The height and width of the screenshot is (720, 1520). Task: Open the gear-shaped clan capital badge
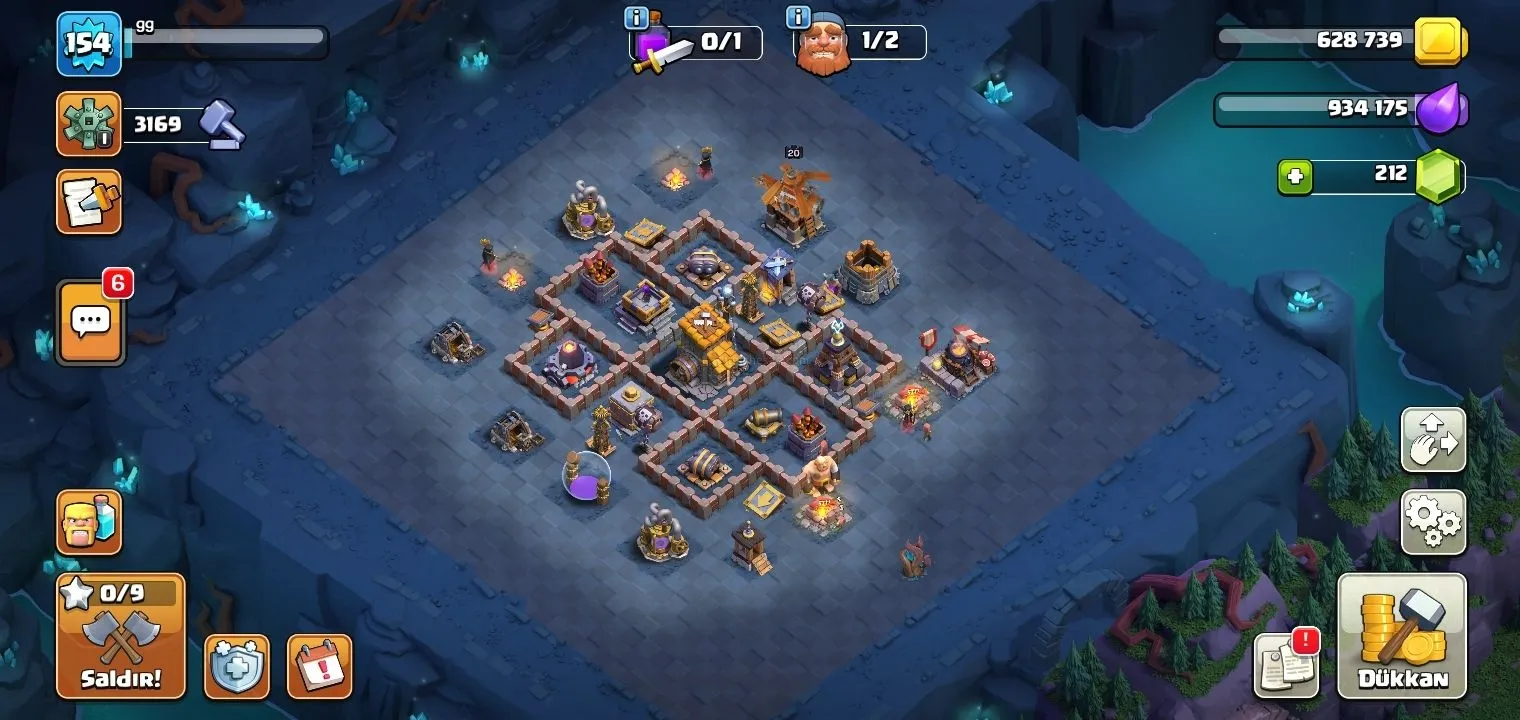pyautogui.click(x=89, y=124)
